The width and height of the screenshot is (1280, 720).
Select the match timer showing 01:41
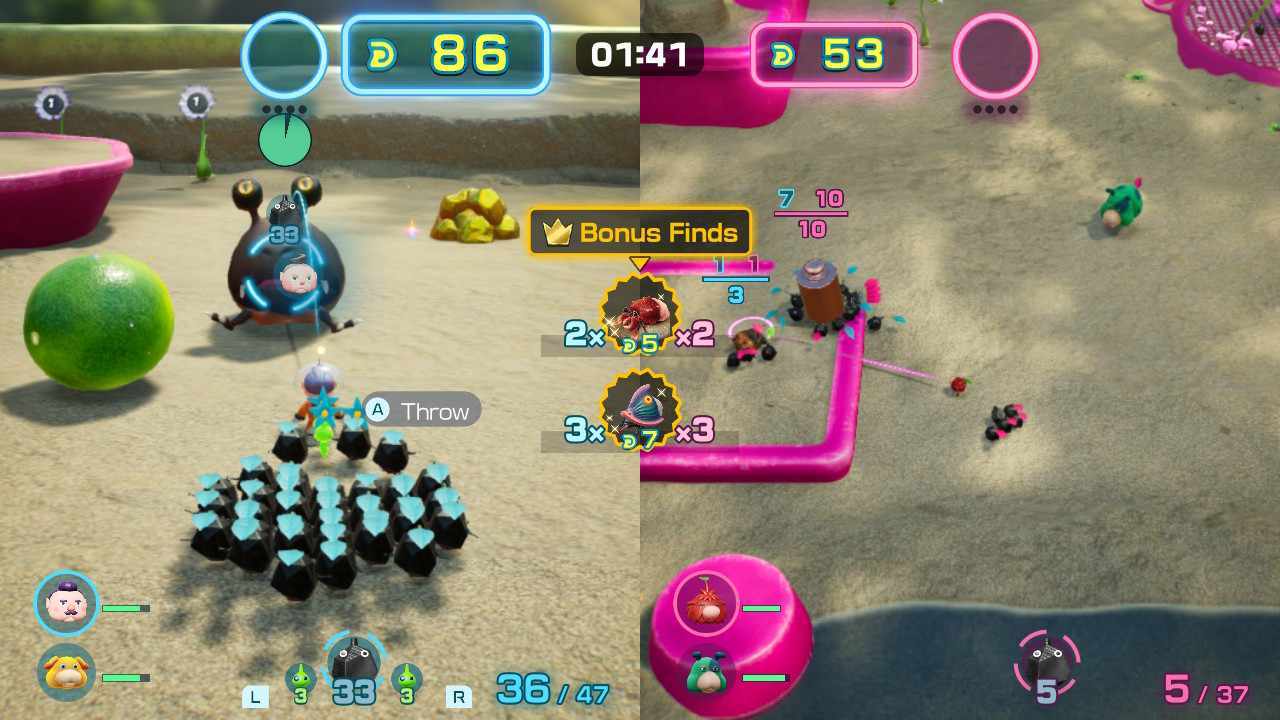638,56
